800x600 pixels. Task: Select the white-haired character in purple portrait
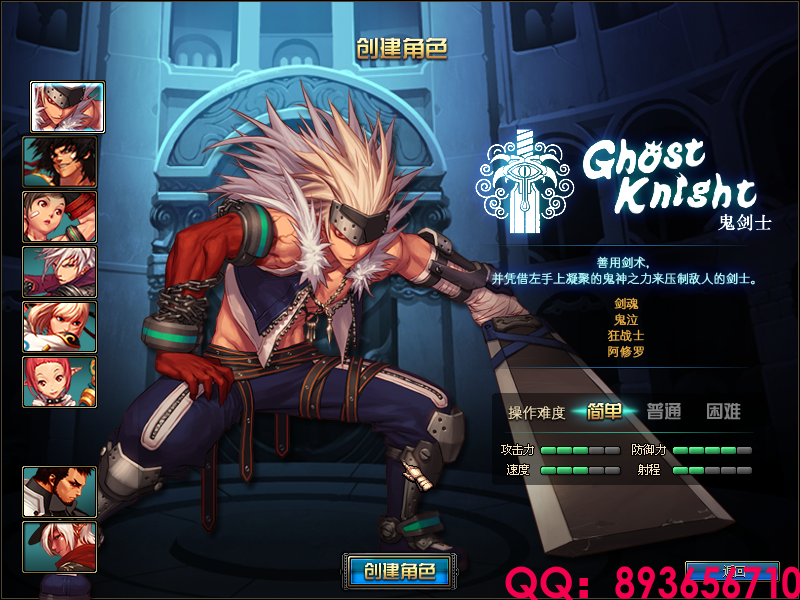pos(60,272)
